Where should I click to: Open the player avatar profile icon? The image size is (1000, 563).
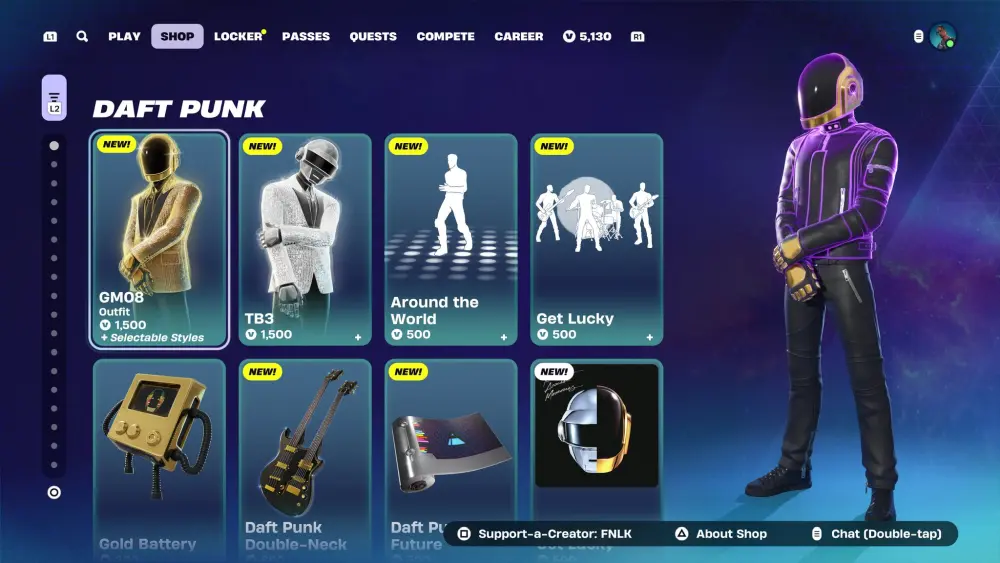coord(942,36)
